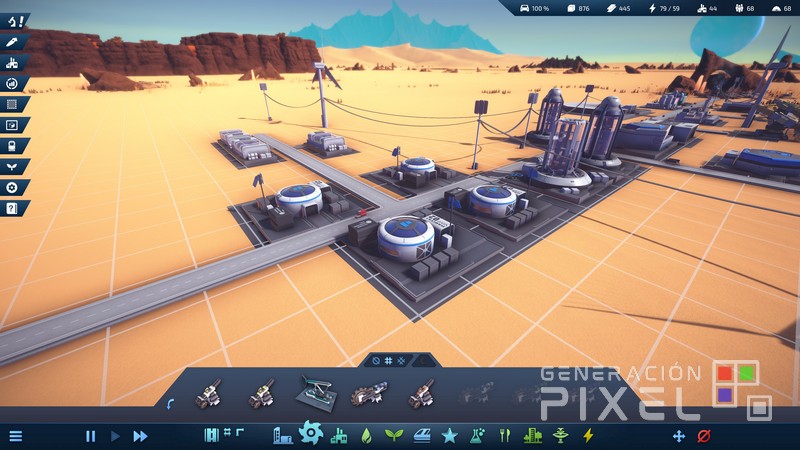Activate the blue move arrows tool
This screenshot has height=450, width=800.
tap(679, 436)
